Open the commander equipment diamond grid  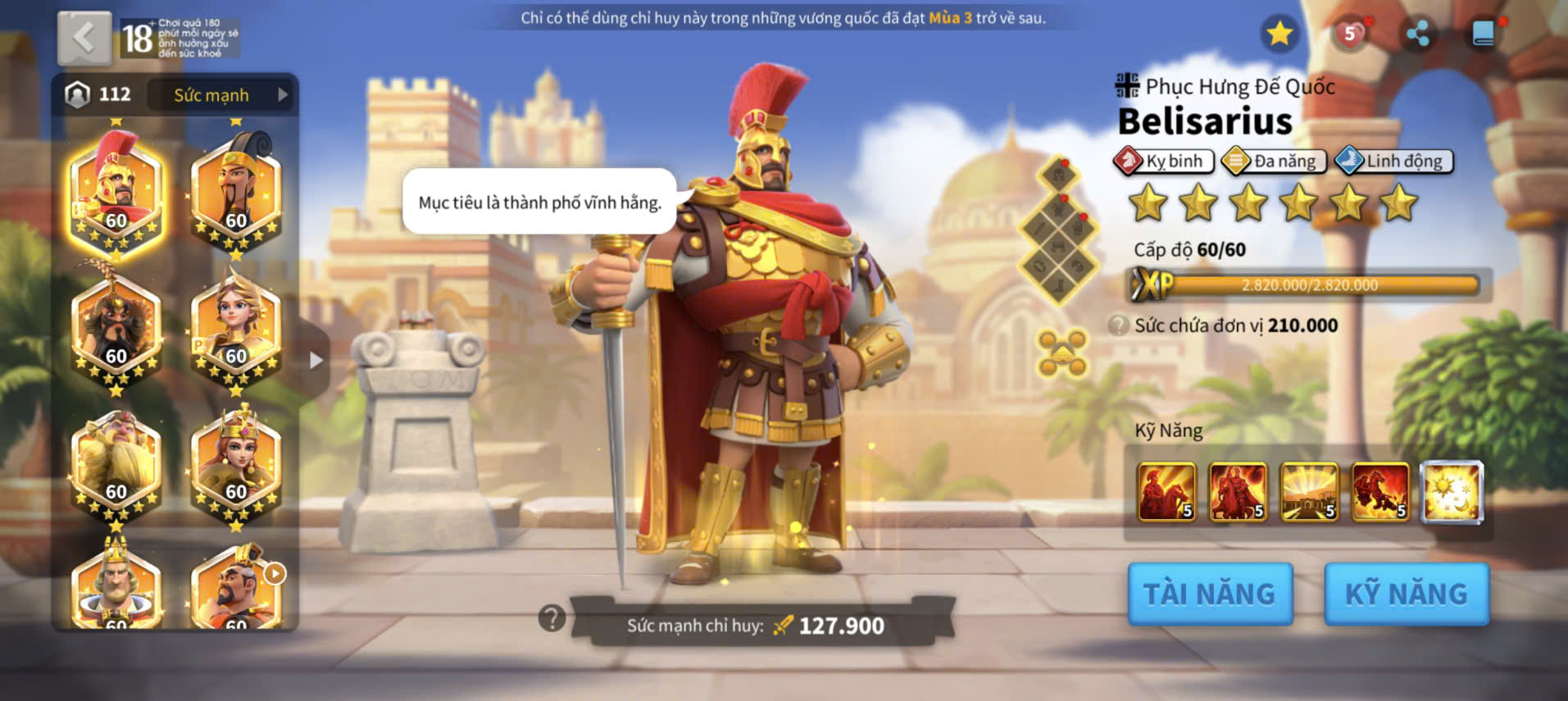click(1059, 230)
